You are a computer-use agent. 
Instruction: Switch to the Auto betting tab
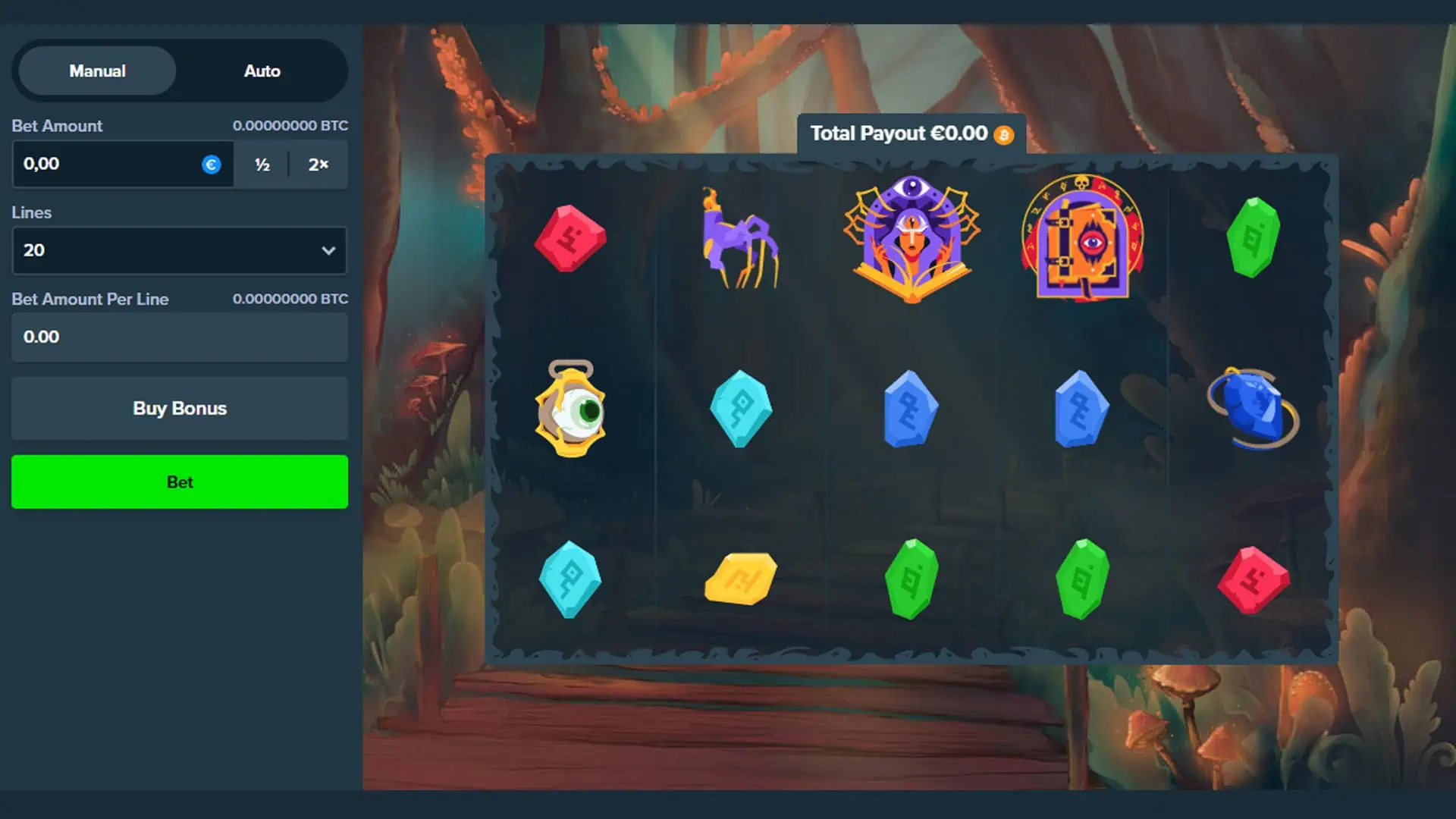point(262,71)
